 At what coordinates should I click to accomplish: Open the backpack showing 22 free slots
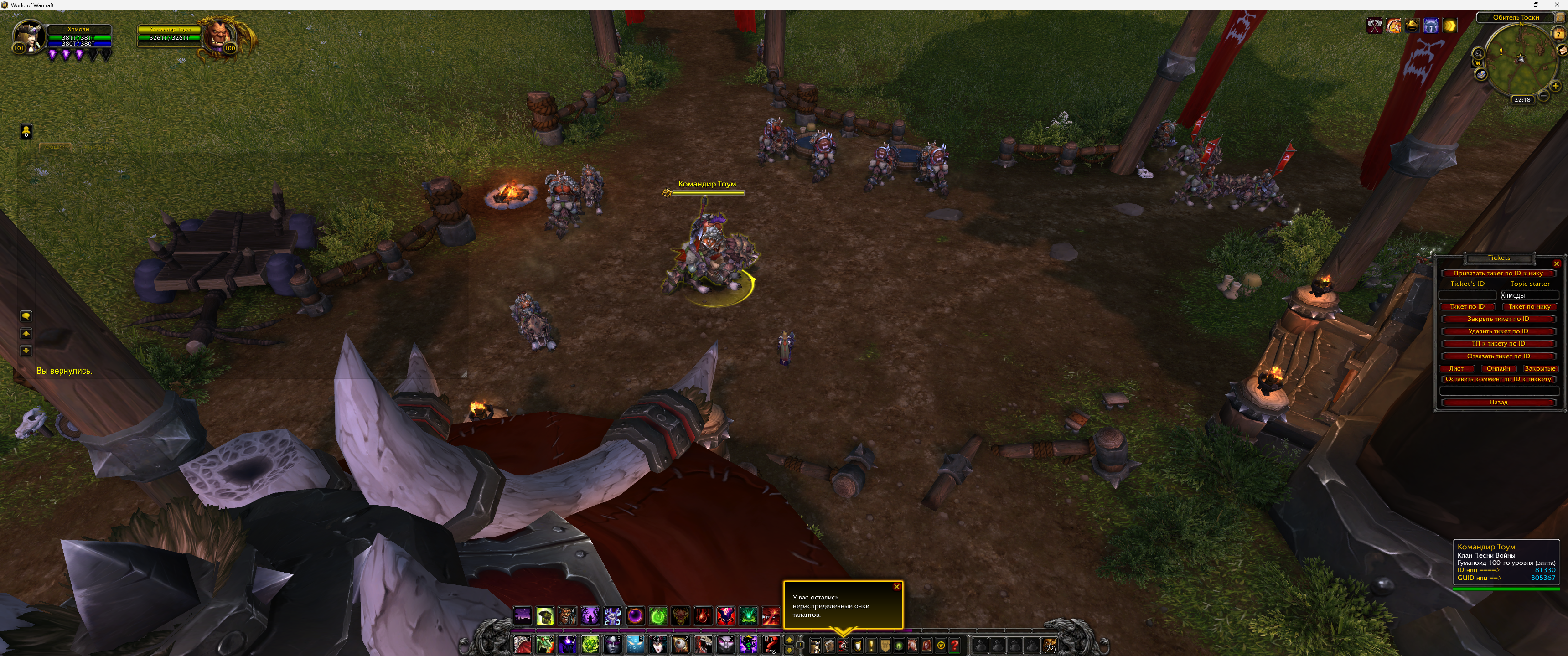(x=1050, y=645)
